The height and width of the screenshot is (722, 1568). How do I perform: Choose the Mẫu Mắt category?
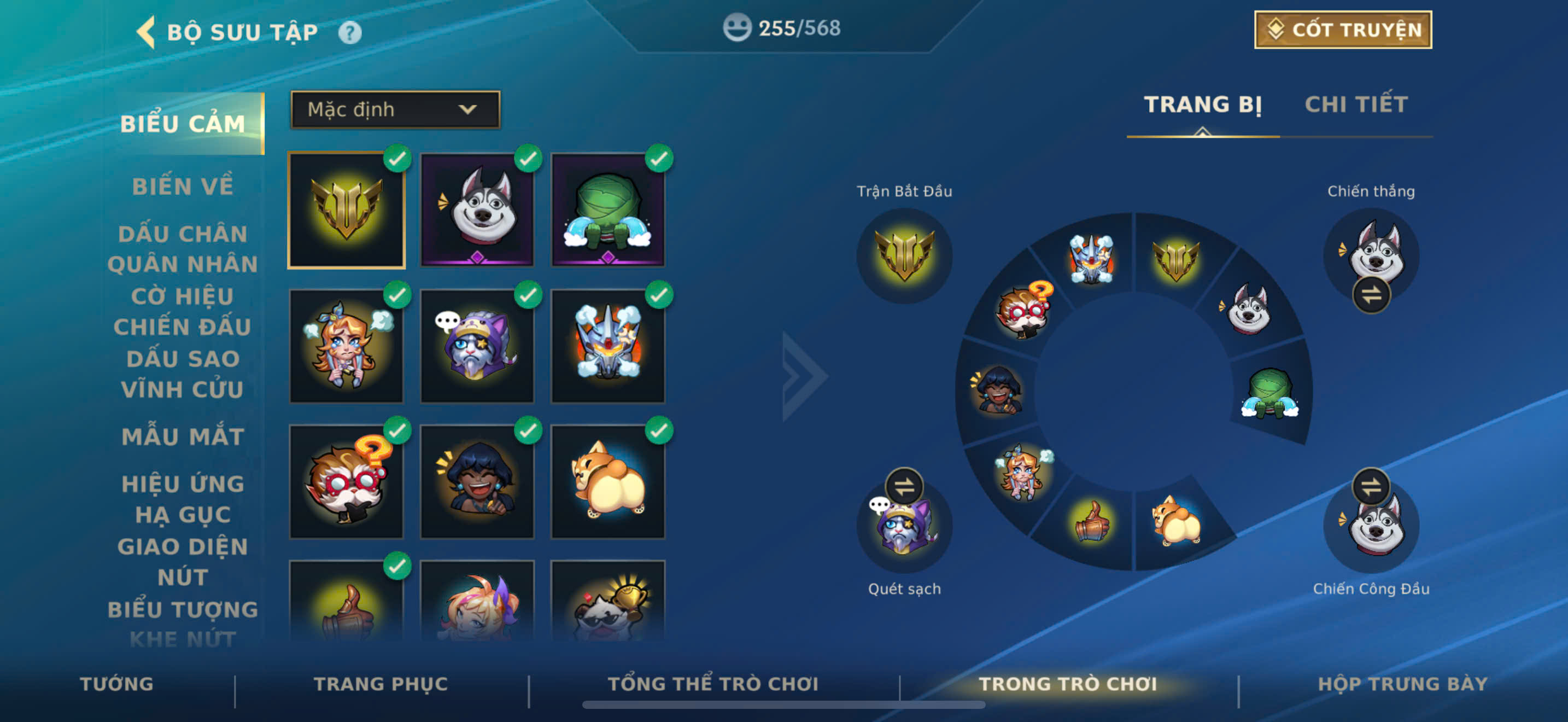pos(183,436)
